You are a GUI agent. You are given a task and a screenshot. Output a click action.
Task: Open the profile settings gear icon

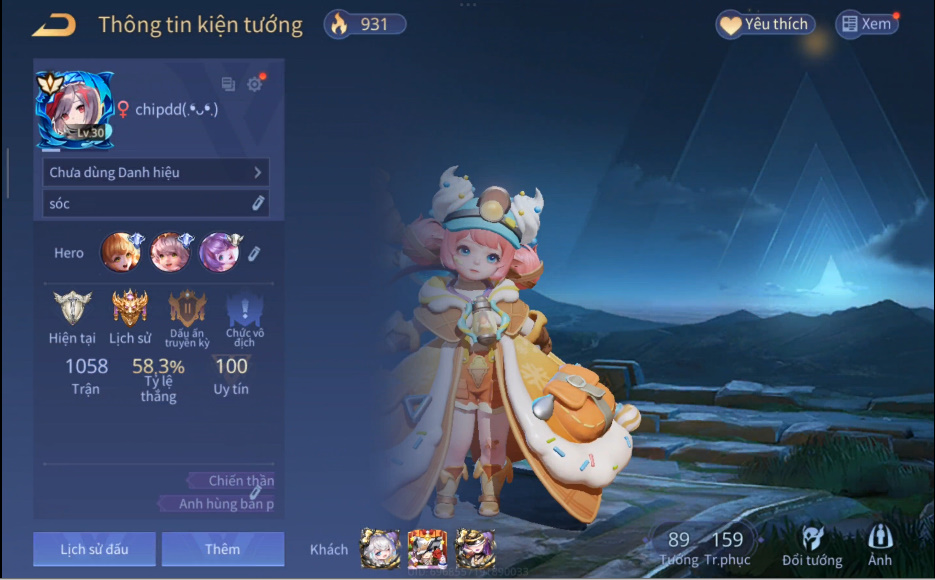[x=255, y=85]
